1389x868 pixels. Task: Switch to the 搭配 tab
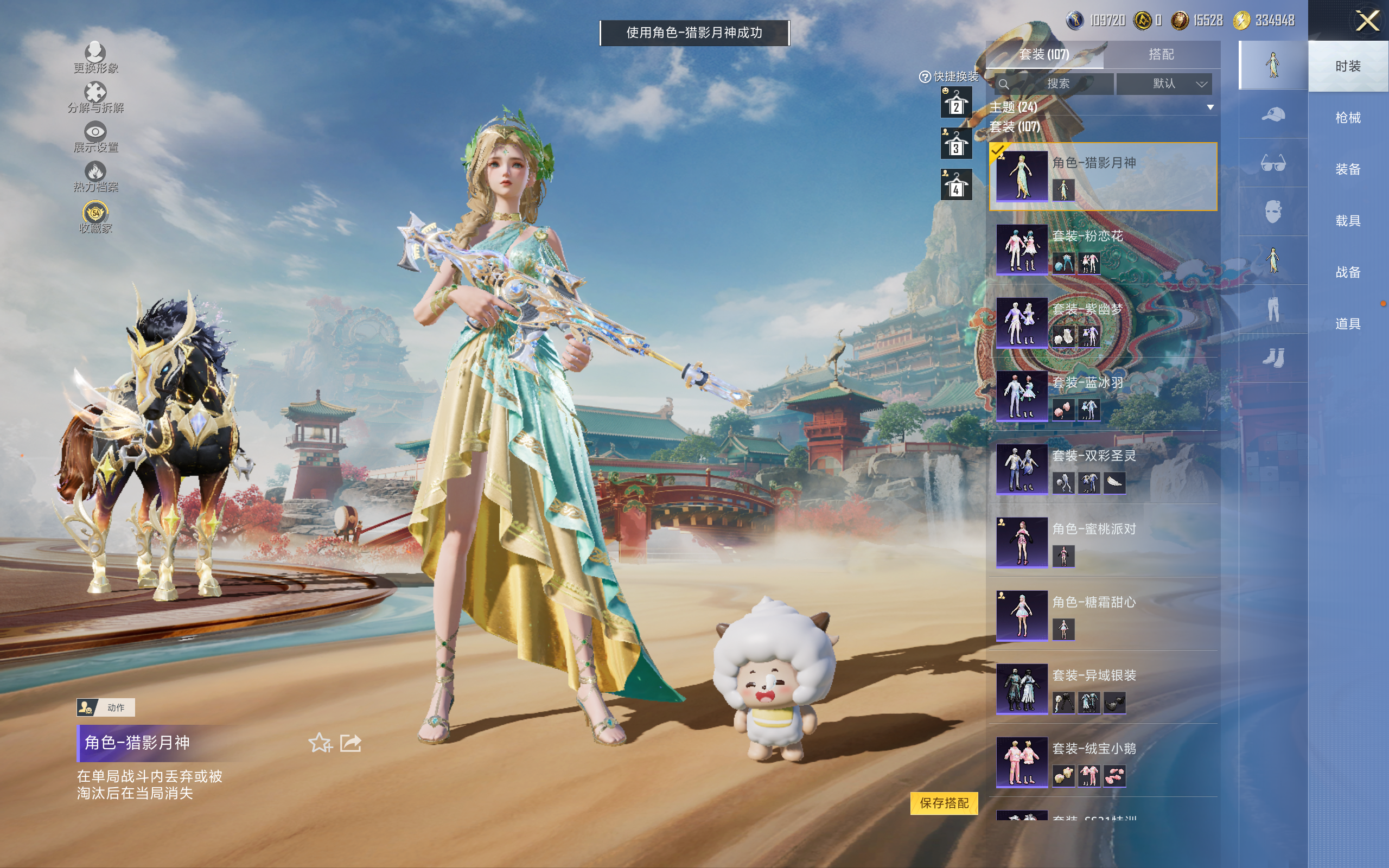[x=1161, y=55]
